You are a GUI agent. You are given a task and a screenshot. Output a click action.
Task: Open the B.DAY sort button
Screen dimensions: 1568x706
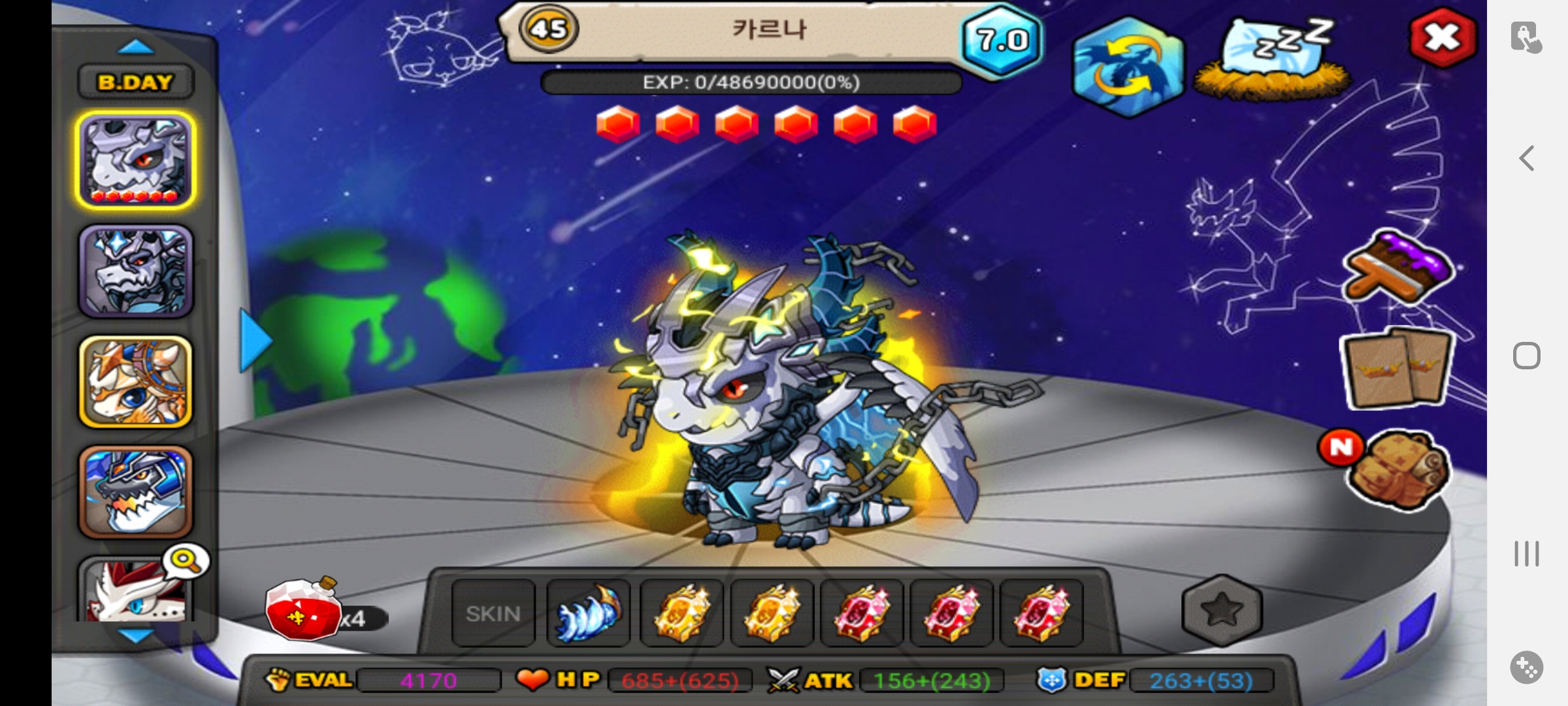tap(135, 82)
